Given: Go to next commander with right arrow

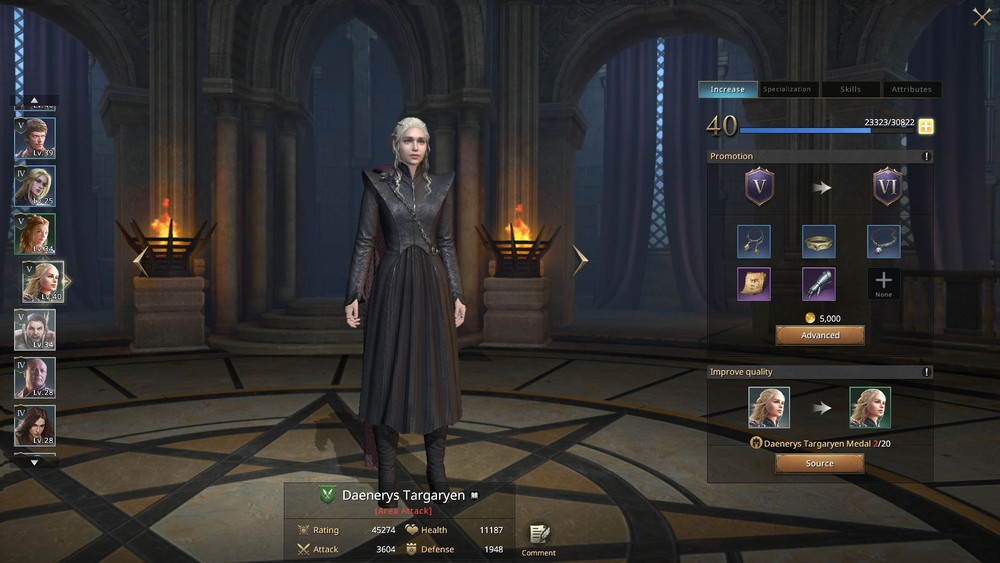Looking at the screenshot, I should pyautogui.click(x=580, y=260).
